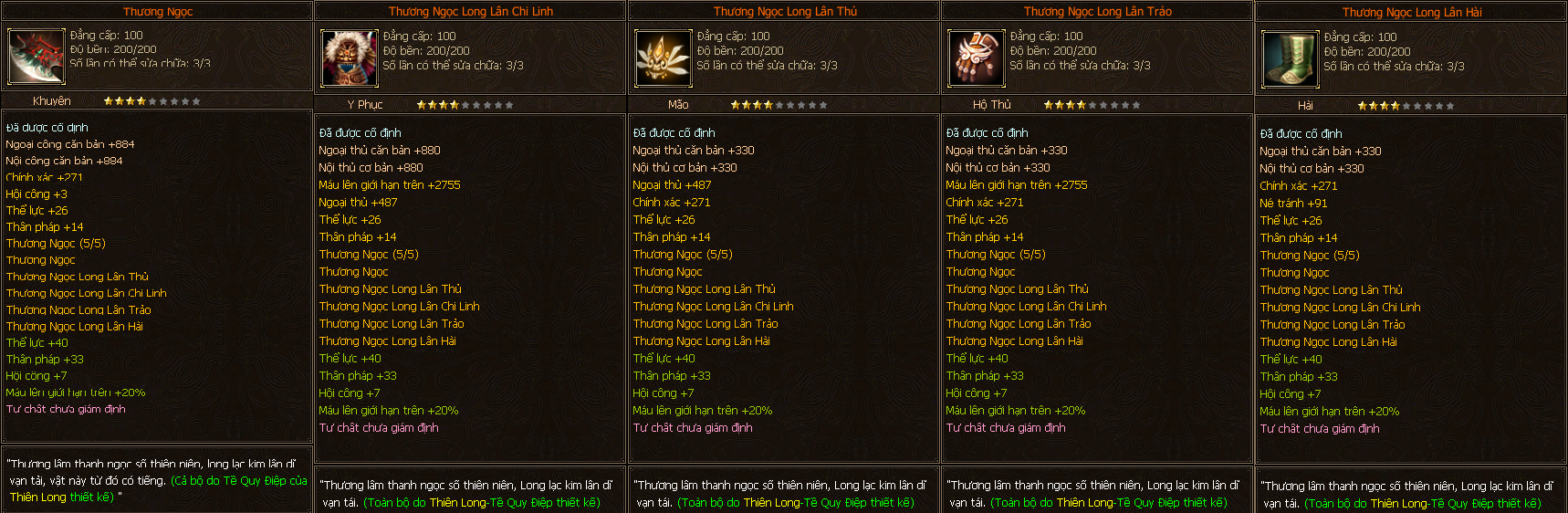The width and height of the screenshot is (1568, 513).
Task: Click the Thương Ngọc ring item icon
Action: tap(37, 57)
